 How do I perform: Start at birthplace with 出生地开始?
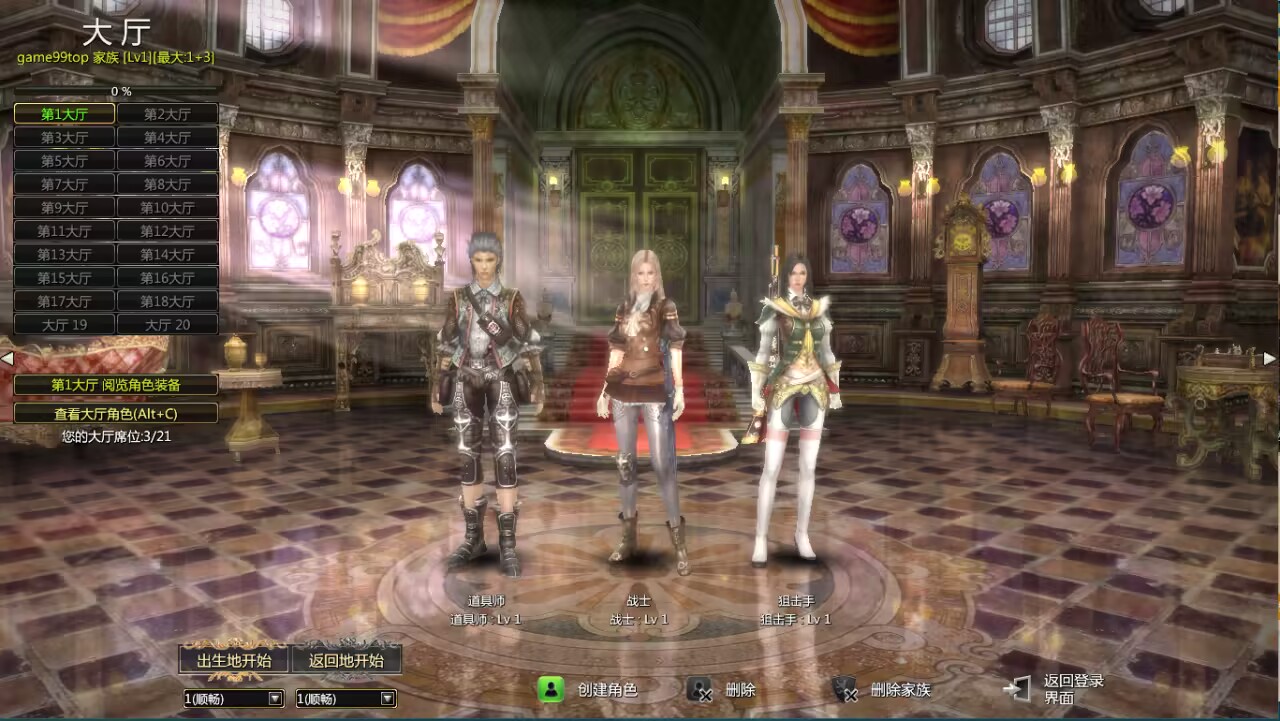234,660
